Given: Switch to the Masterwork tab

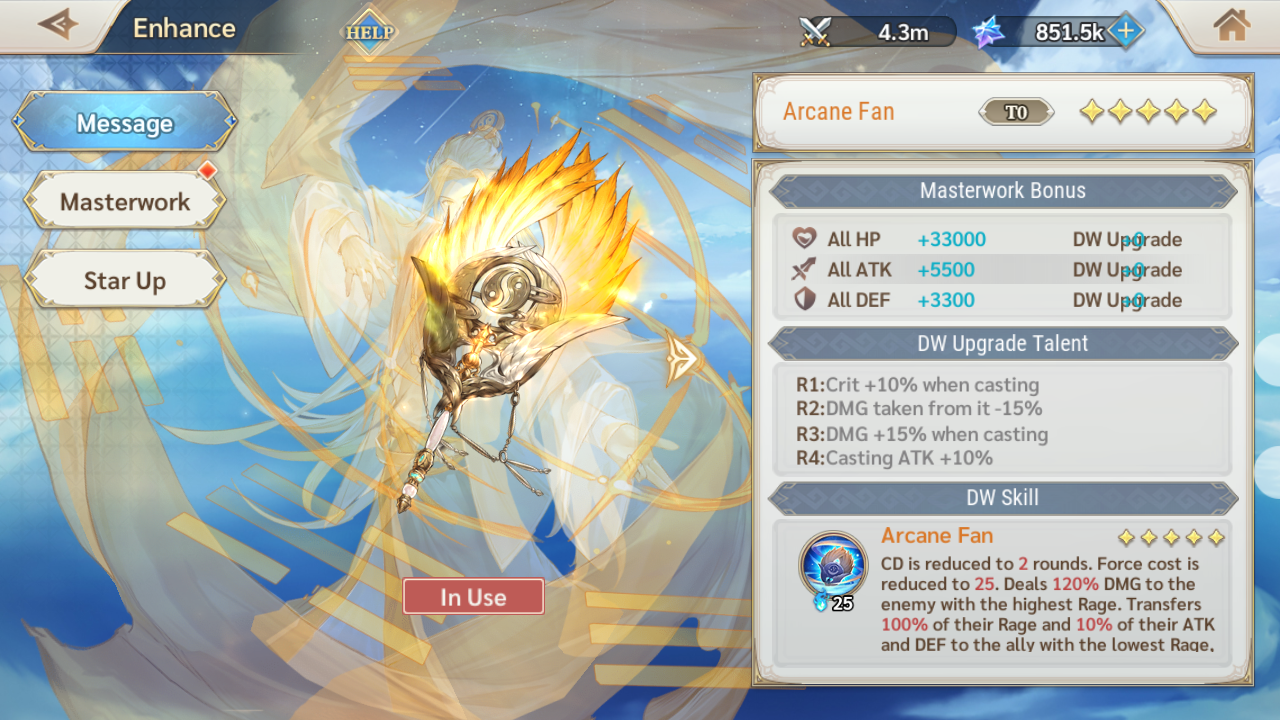Looking at the screenshot, I should [x=125, y=201].
